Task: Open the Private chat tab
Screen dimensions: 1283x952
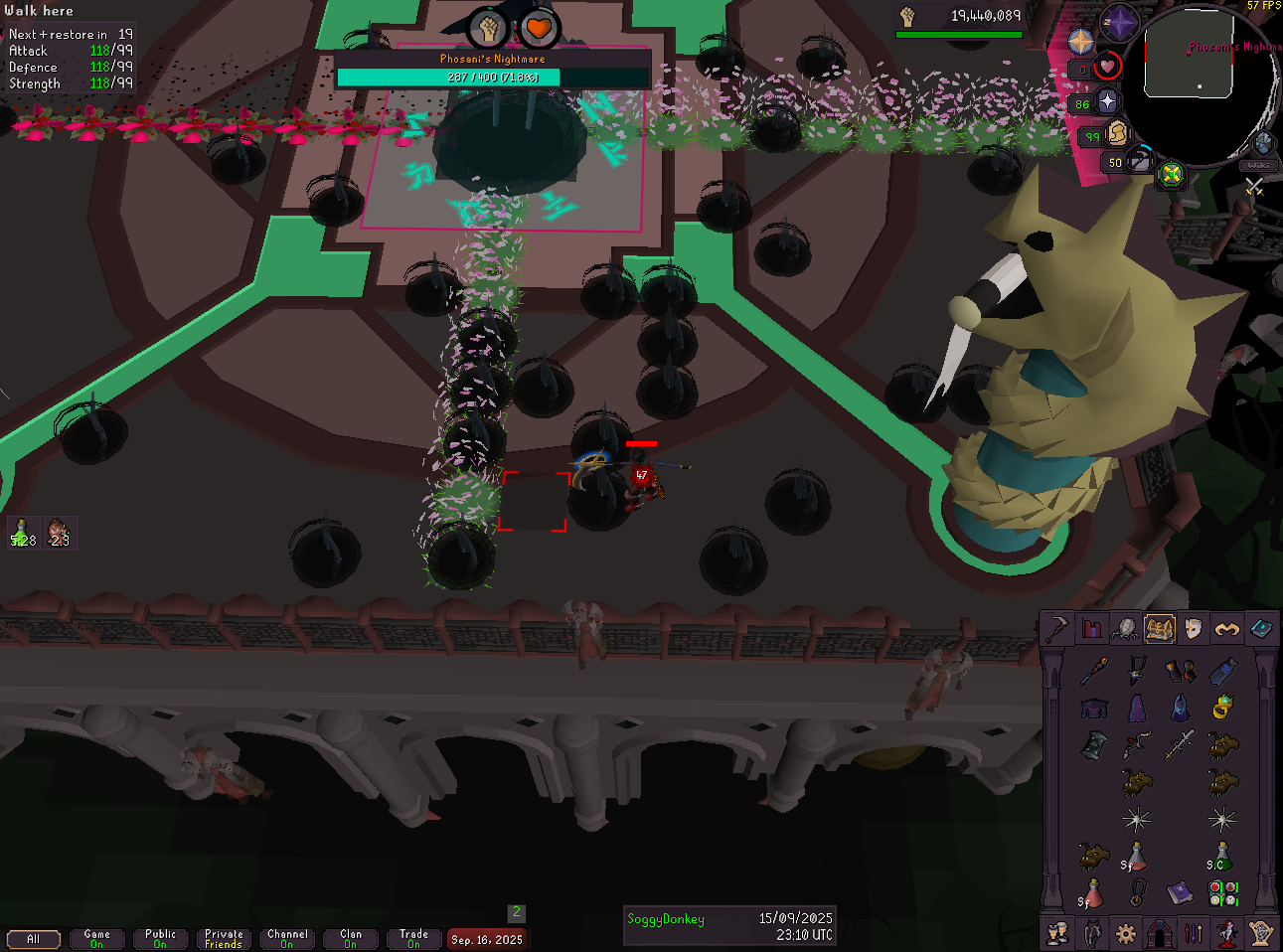Action: [224, 938]
